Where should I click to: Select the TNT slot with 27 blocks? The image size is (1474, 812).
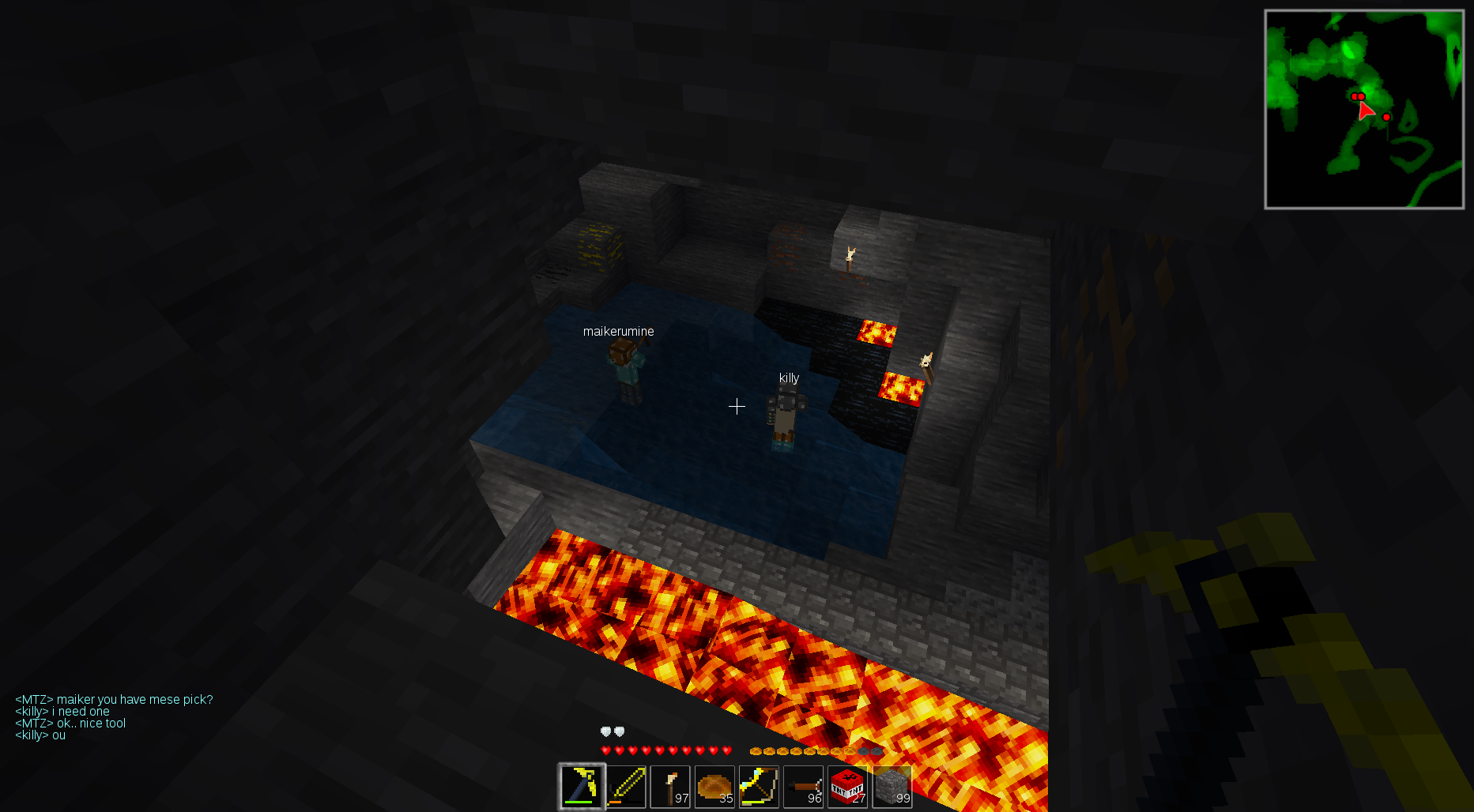point(848,786)
